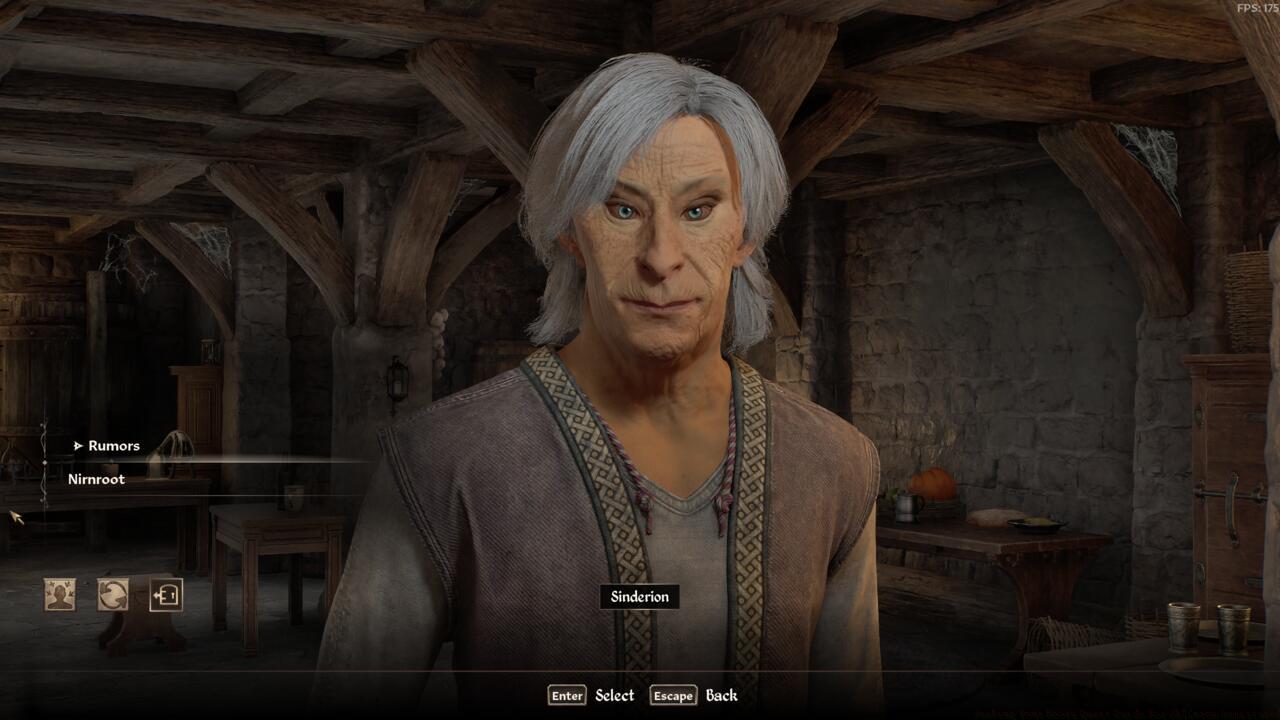This screenshot has width=1280, height=720.
Task: Choose the Nirnroot conversation topic
Action: point(99,481)
